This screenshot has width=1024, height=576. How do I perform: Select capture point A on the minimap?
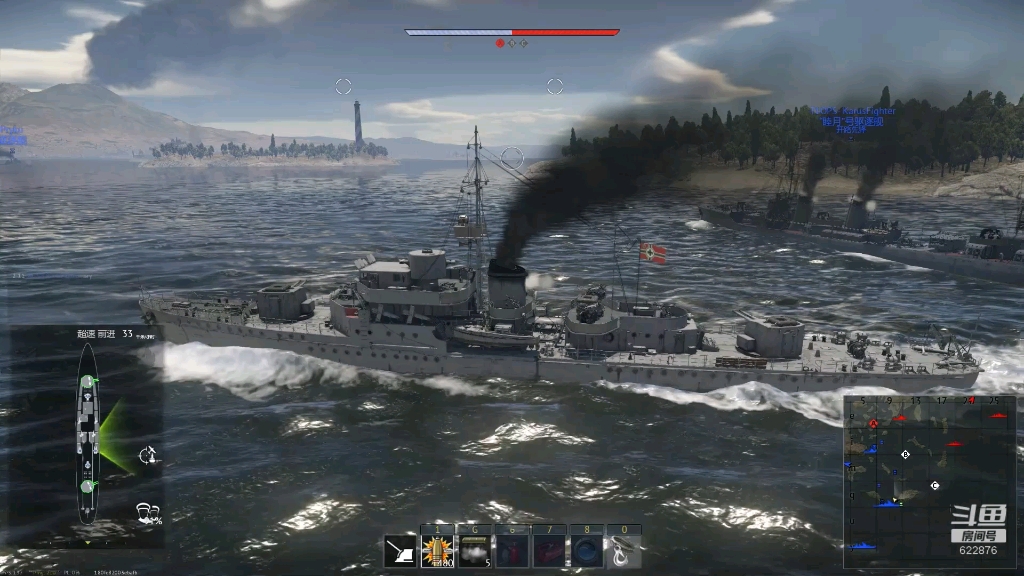(x=874, y=424)
